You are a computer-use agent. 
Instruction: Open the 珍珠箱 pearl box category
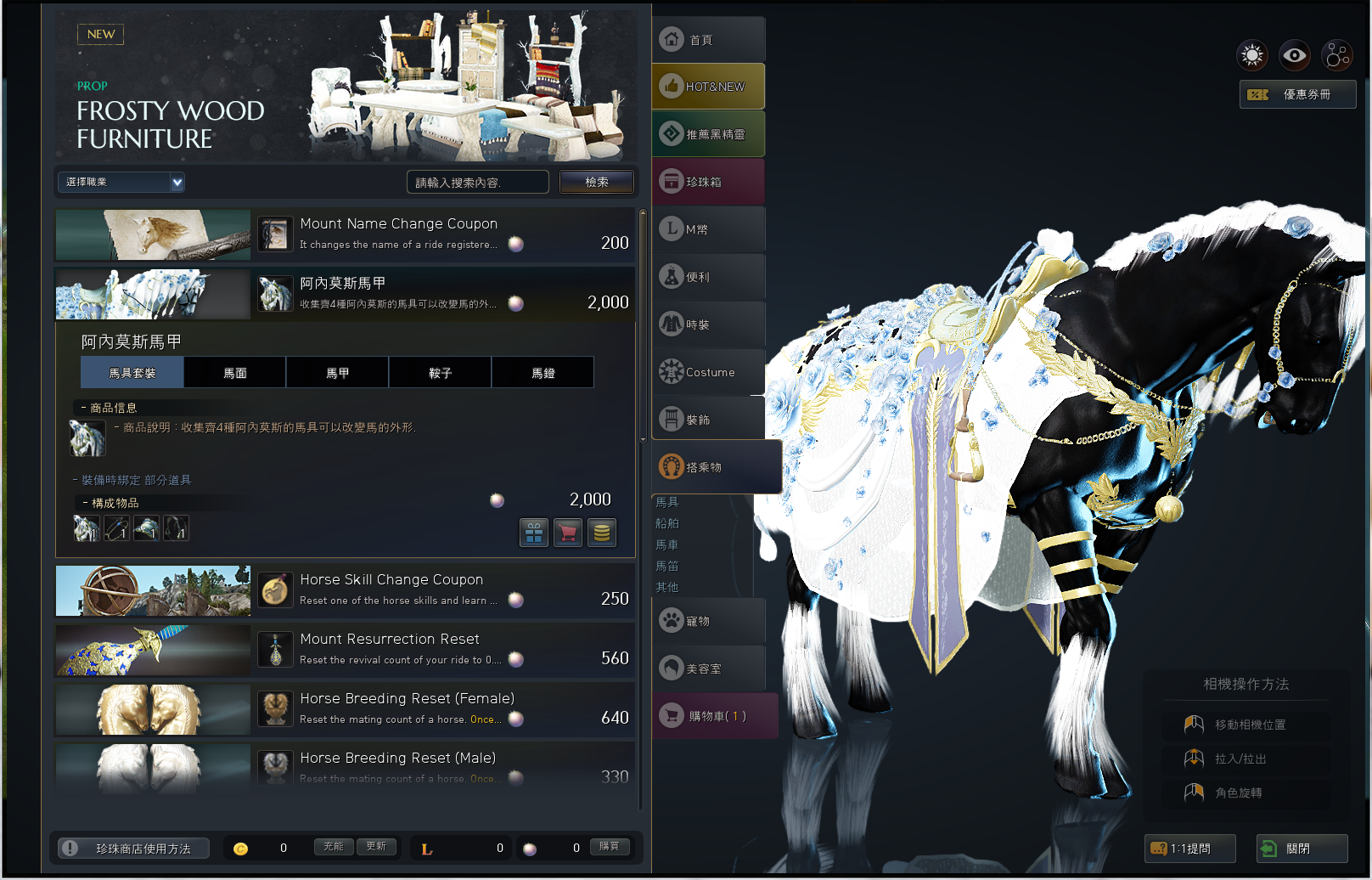(708, 182)
